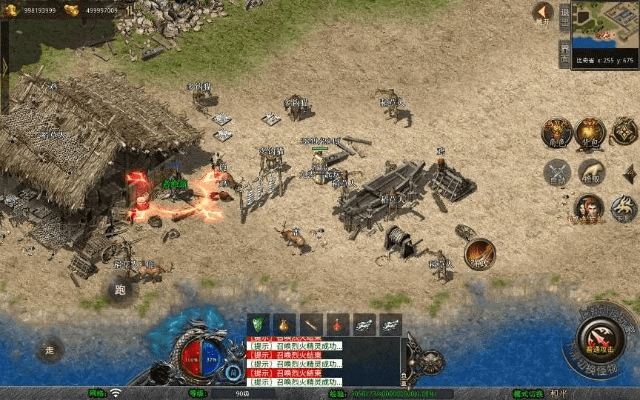
Task: Select the scroll stick quick slot item
Action: click(312, 324)
